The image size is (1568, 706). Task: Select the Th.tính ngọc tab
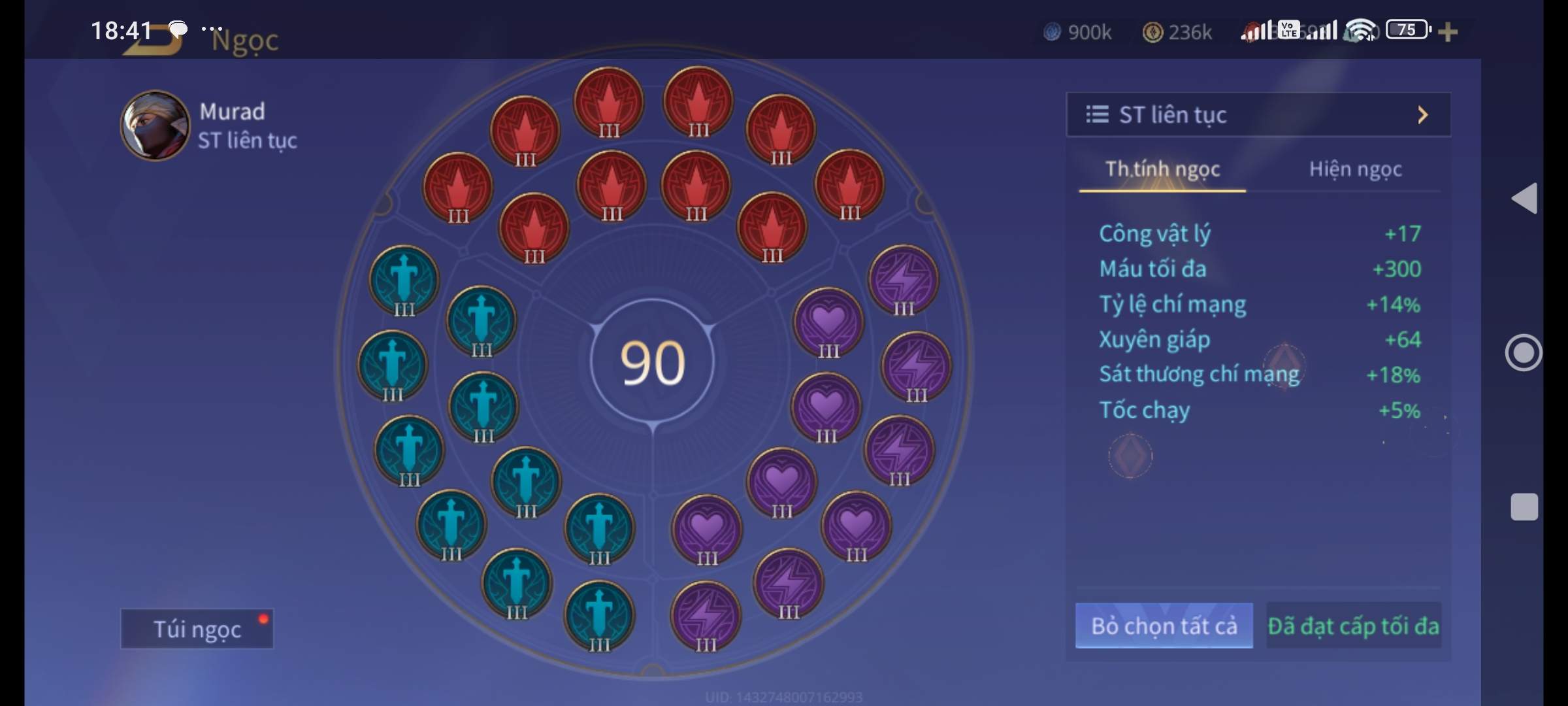(x=1162, y=169)
